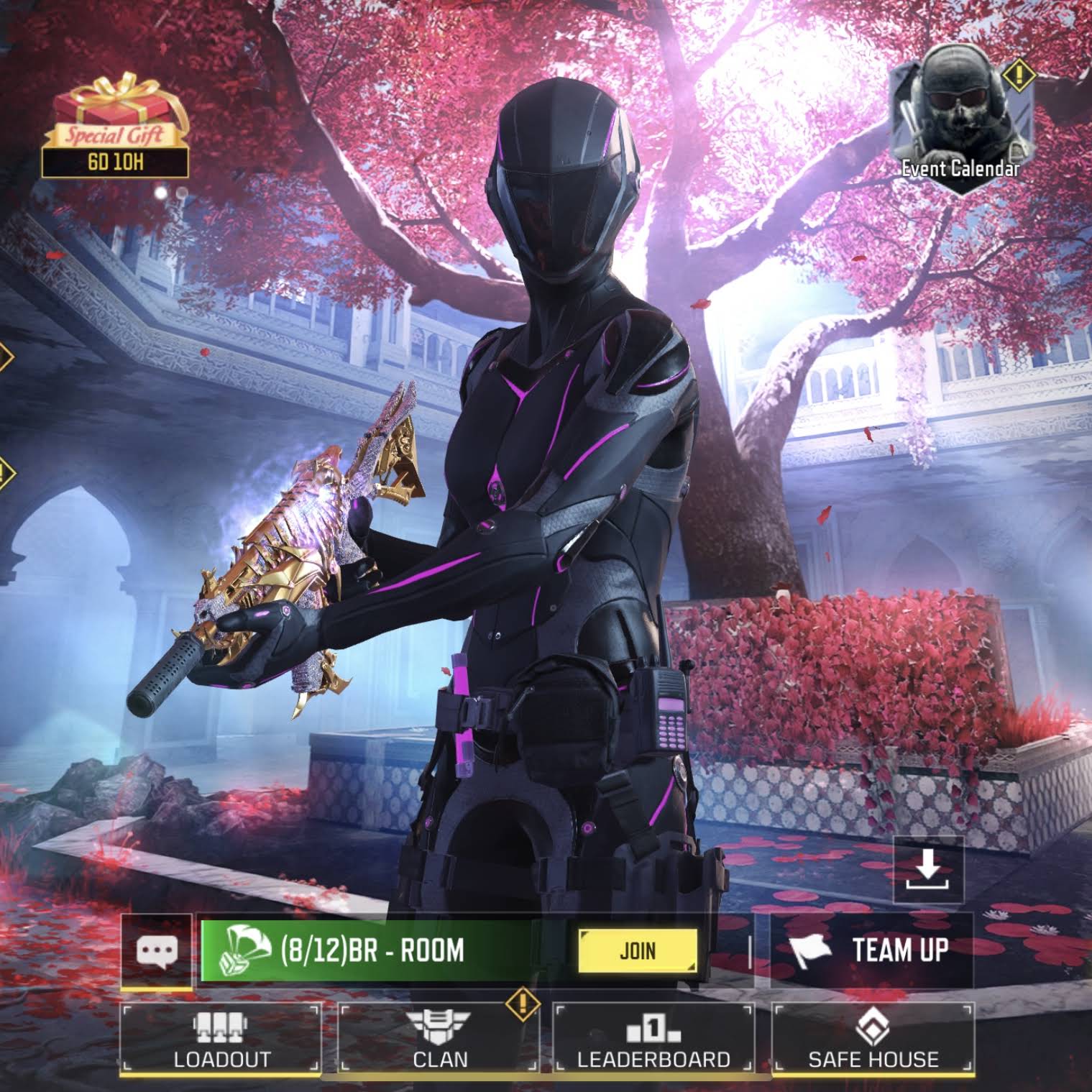1092x1092 pixels.
Task: Open the LOADOUT menu
Action: point(221,1039)
